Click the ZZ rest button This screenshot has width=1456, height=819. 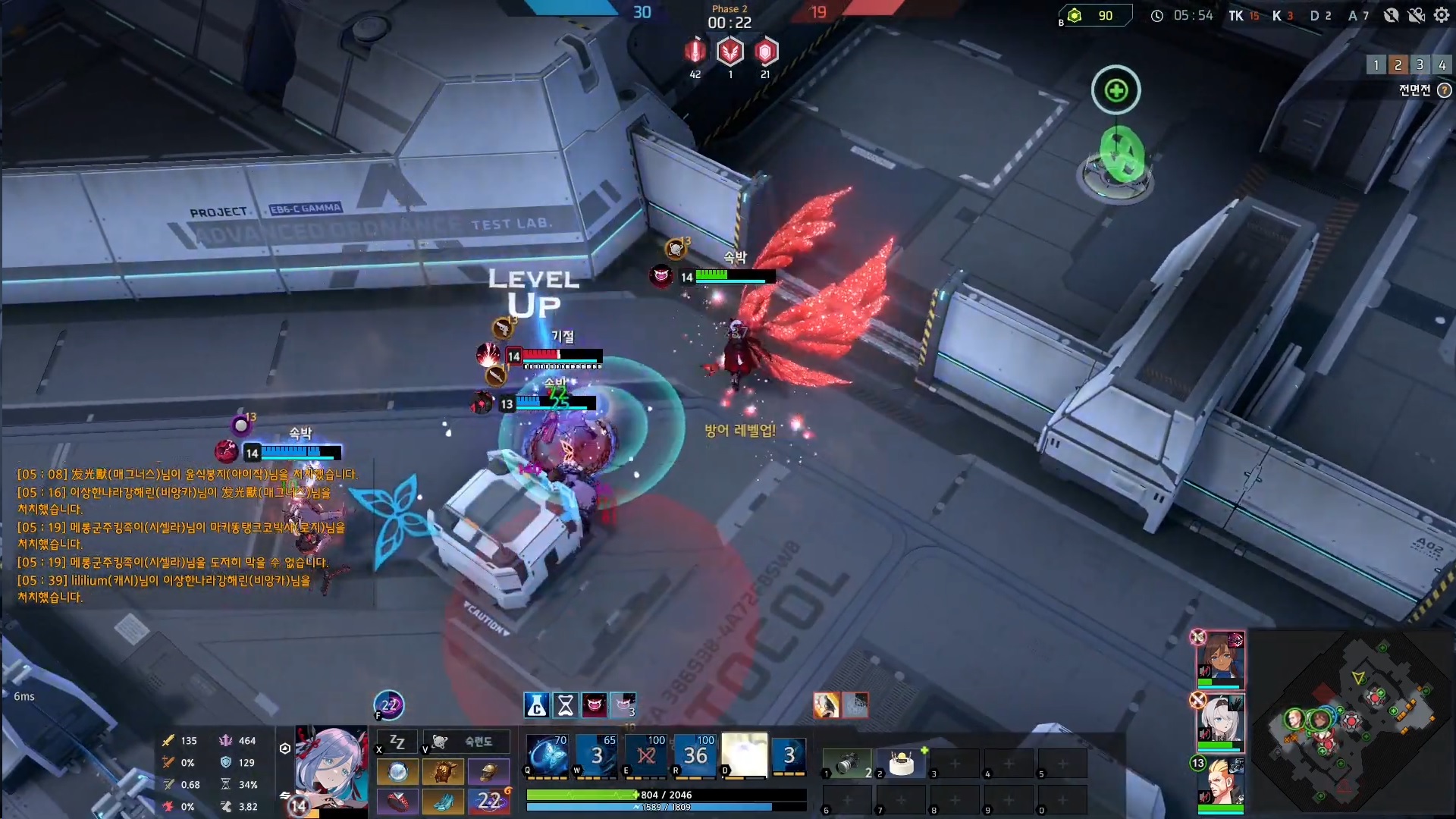coord(397,742)
